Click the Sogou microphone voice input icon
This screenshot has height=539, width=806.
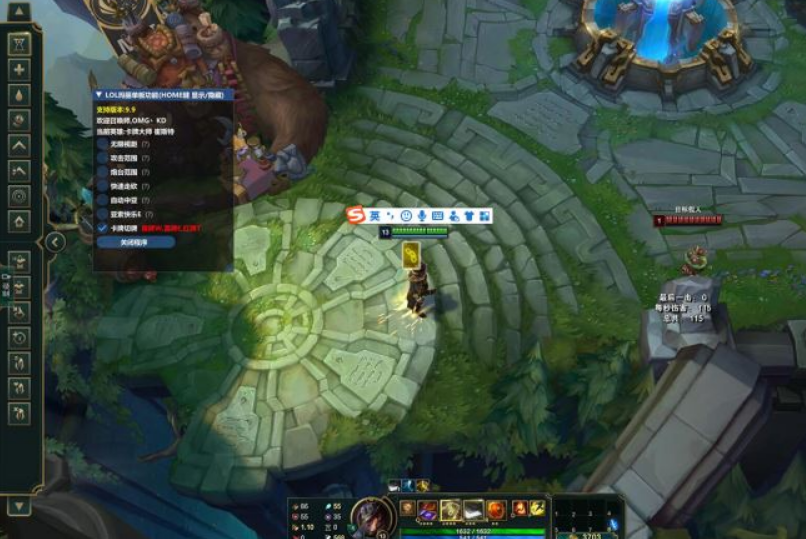[x=422, y=216]
